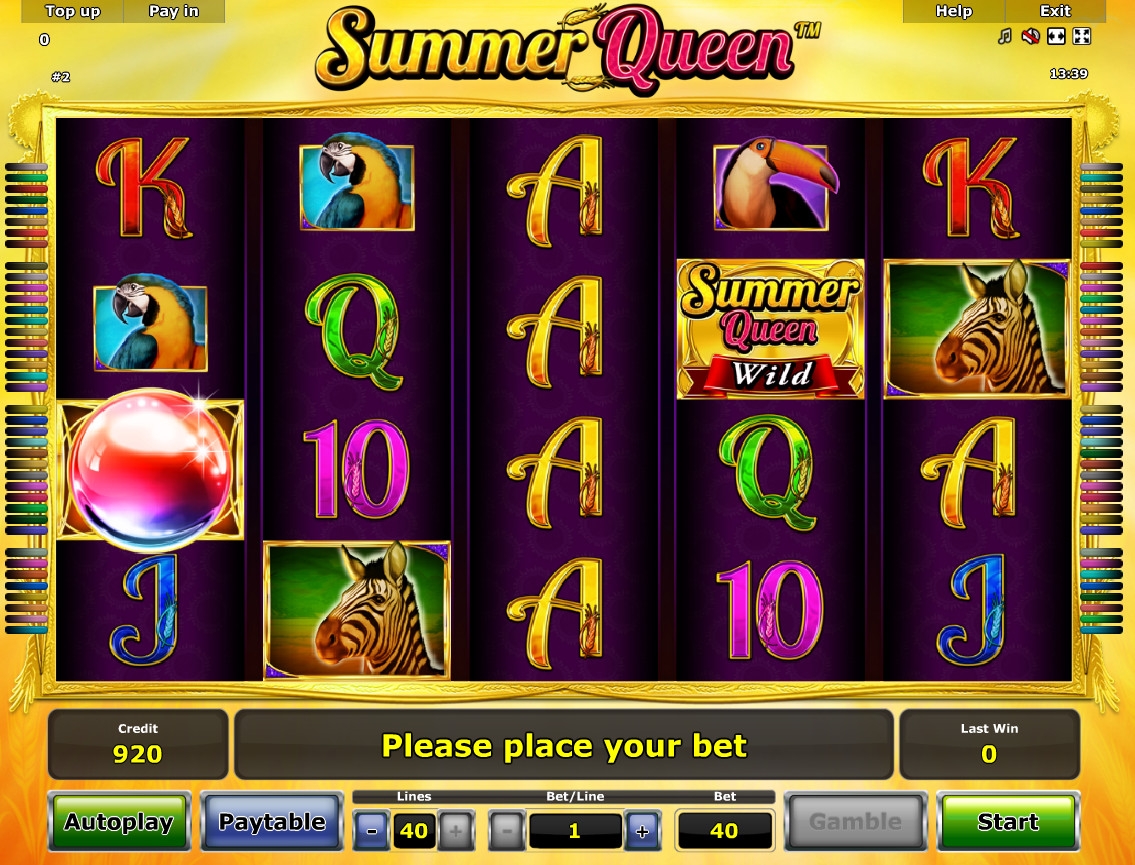The image size is (1135, 865).
Task: Switch to fullscreen with four-arrows icon
Action: point(1081,37)
